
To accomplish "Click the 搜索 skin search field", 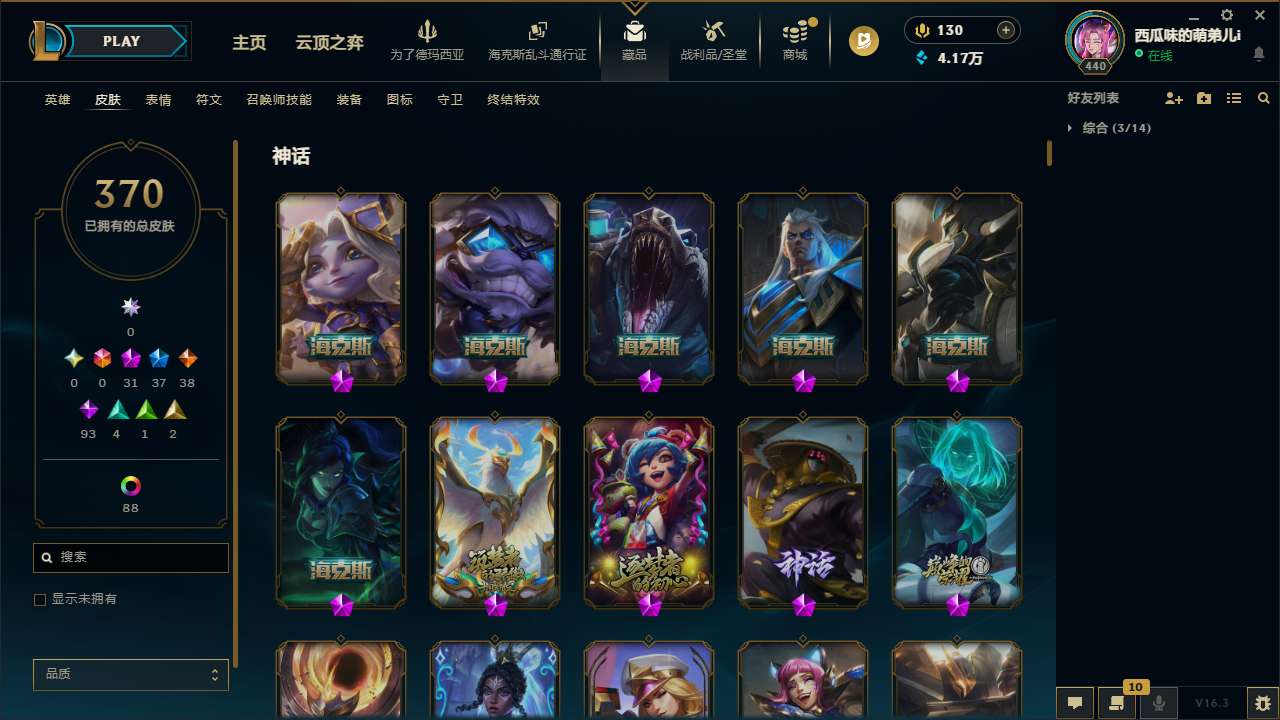I will [130, 557].
